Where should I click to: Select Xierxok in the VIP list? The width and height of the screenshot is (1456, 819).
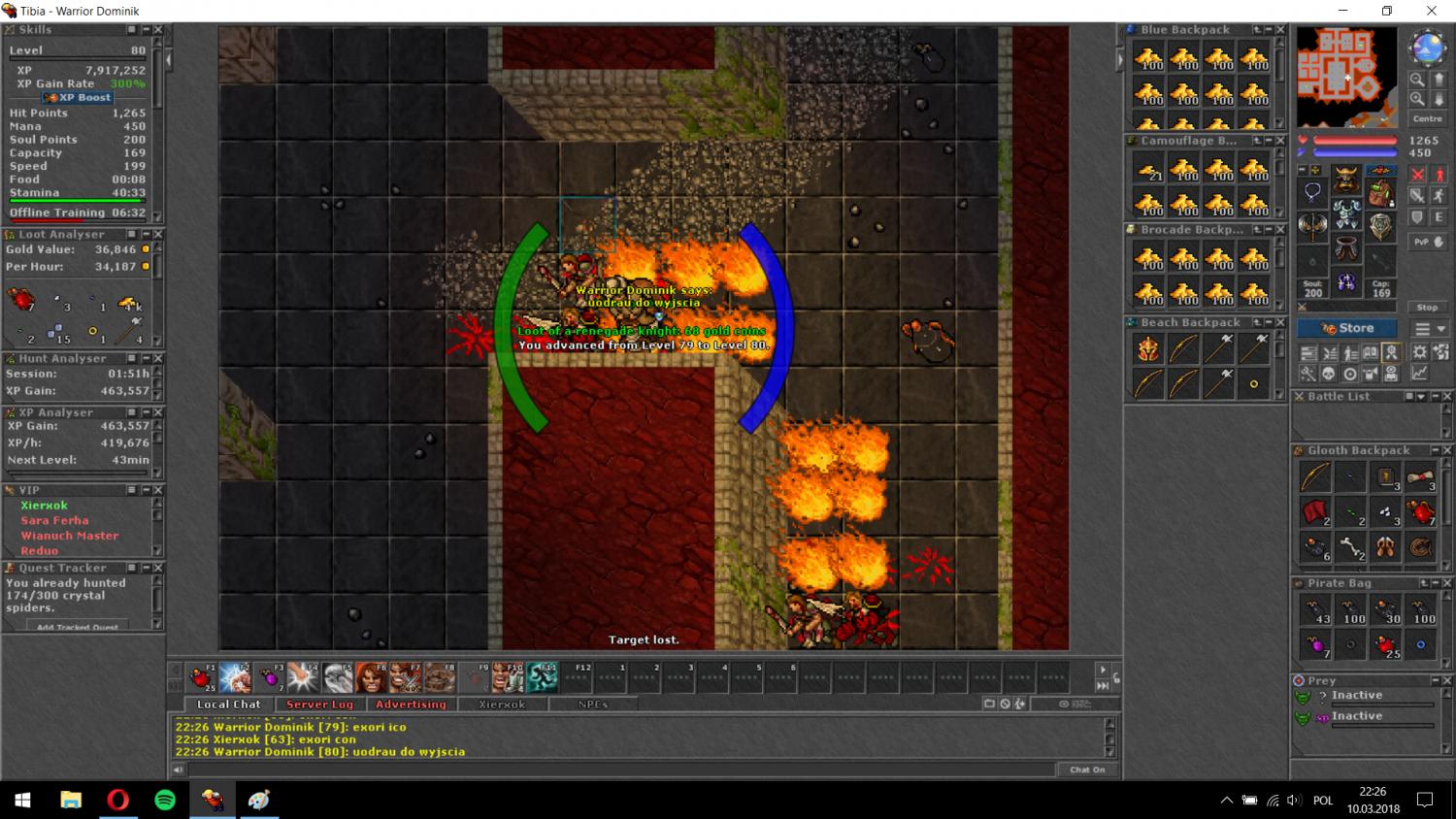45,506
